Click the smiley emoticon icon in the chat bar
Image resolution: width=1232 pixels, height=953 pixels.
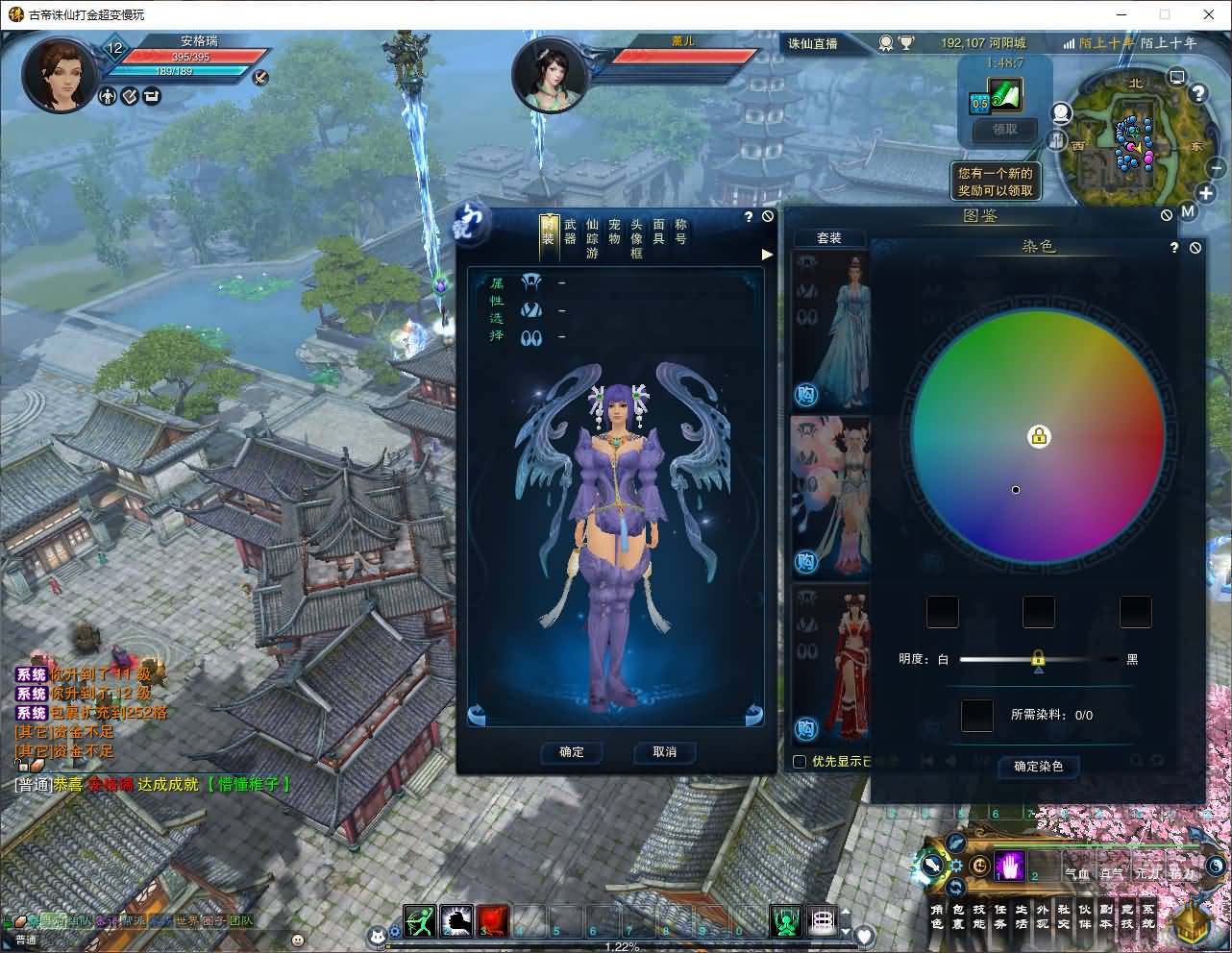click(298, 941)
